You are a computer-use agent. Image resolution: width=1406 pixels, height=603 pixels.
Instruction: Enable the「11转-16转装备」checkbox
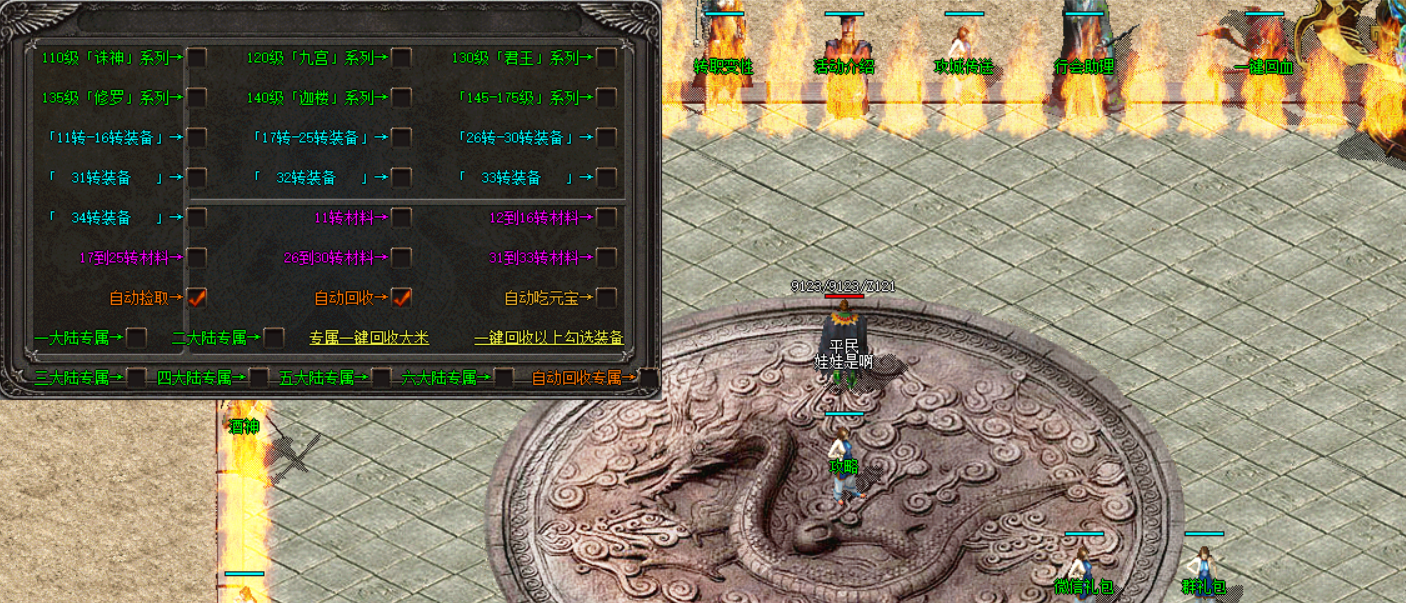coord(197,138)
